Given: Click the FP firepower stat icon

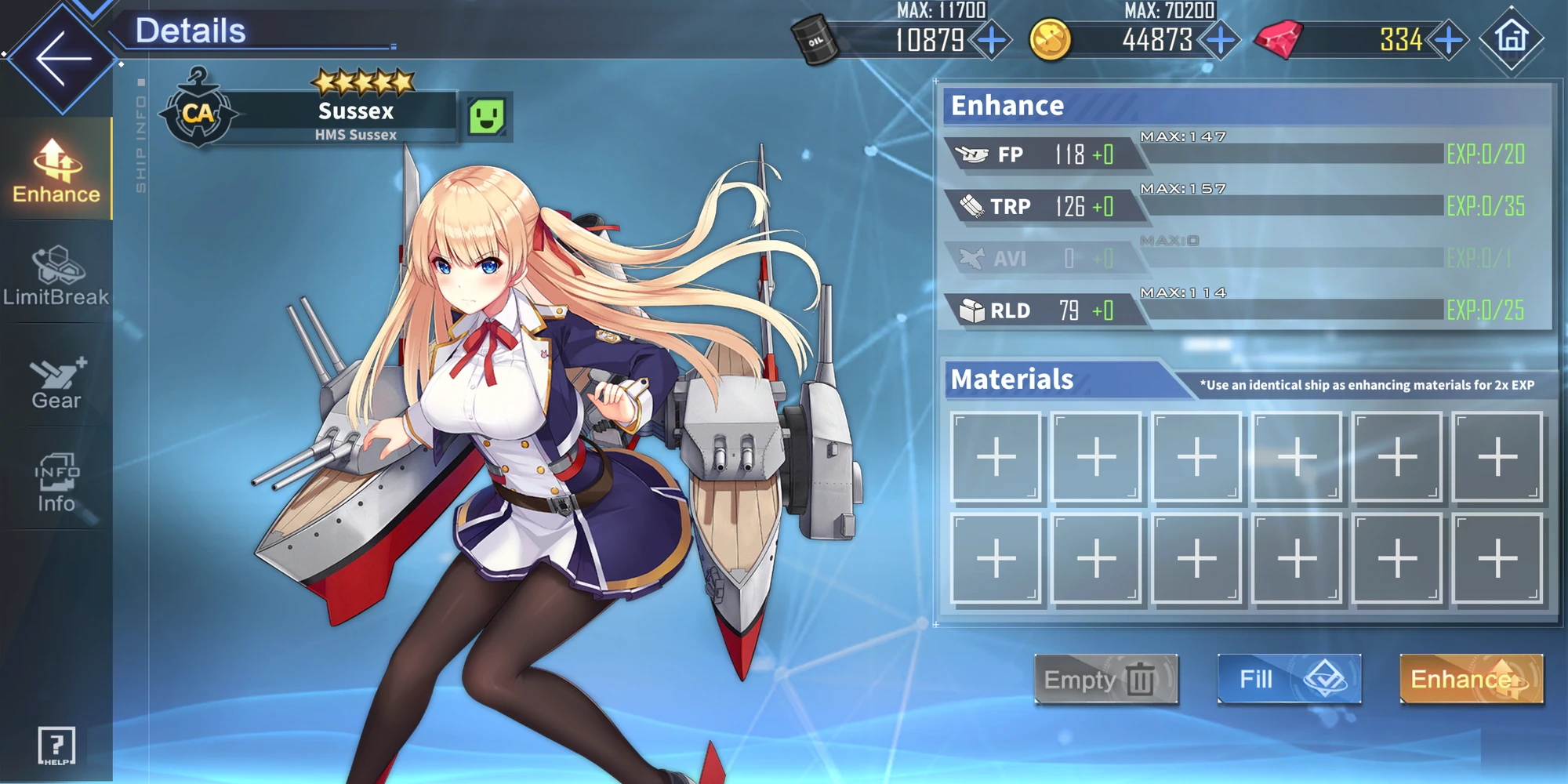Looking at the screenshot, I should [972, 152].
